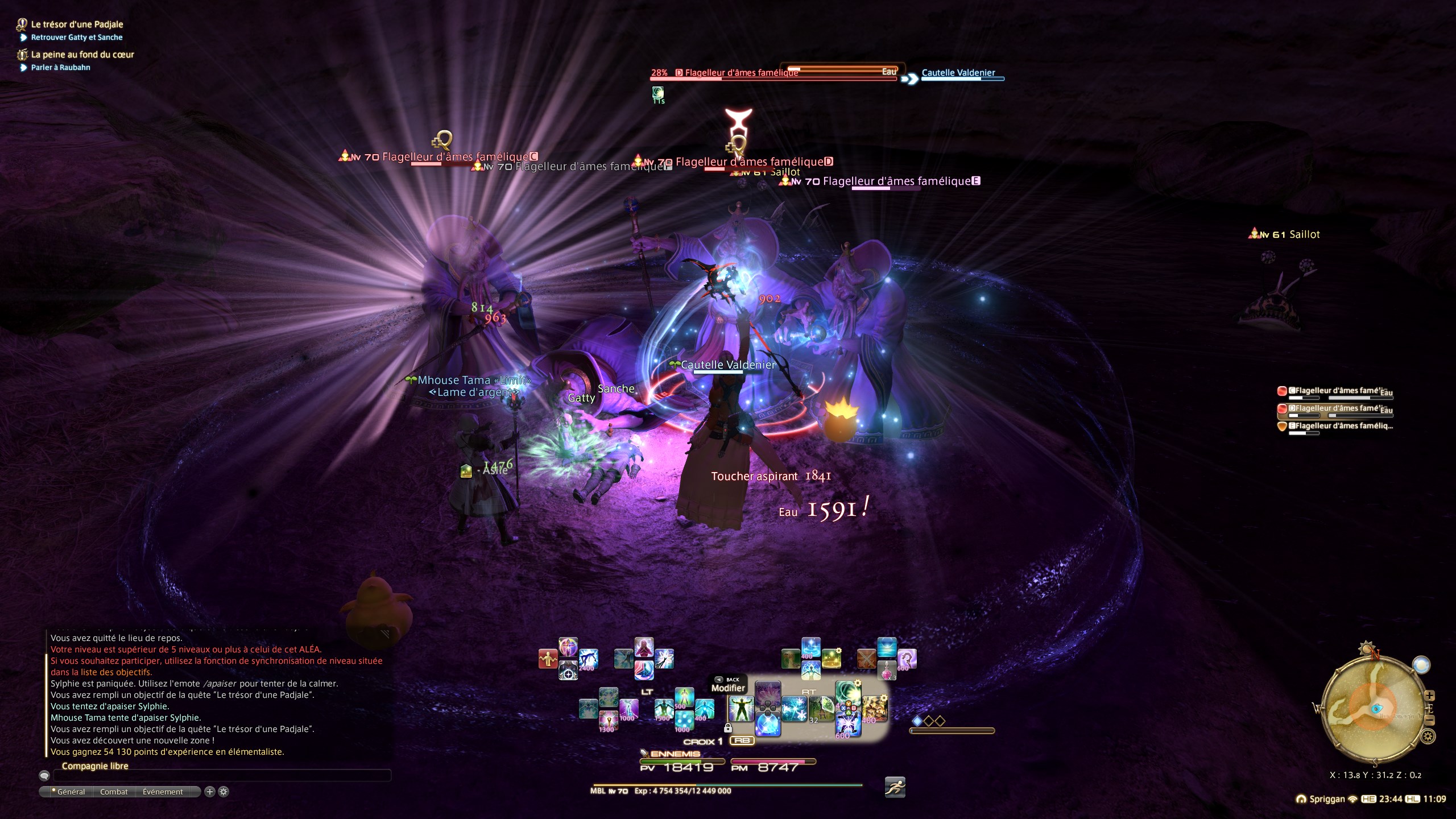Cast the golden cubes 400 MP spell

(874, 709)
